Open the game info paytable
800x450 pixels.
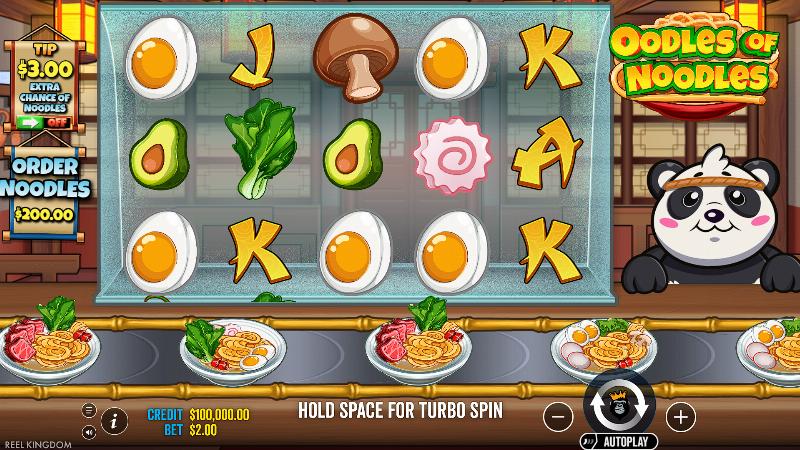pyautogui.click(x=113, y=418)
